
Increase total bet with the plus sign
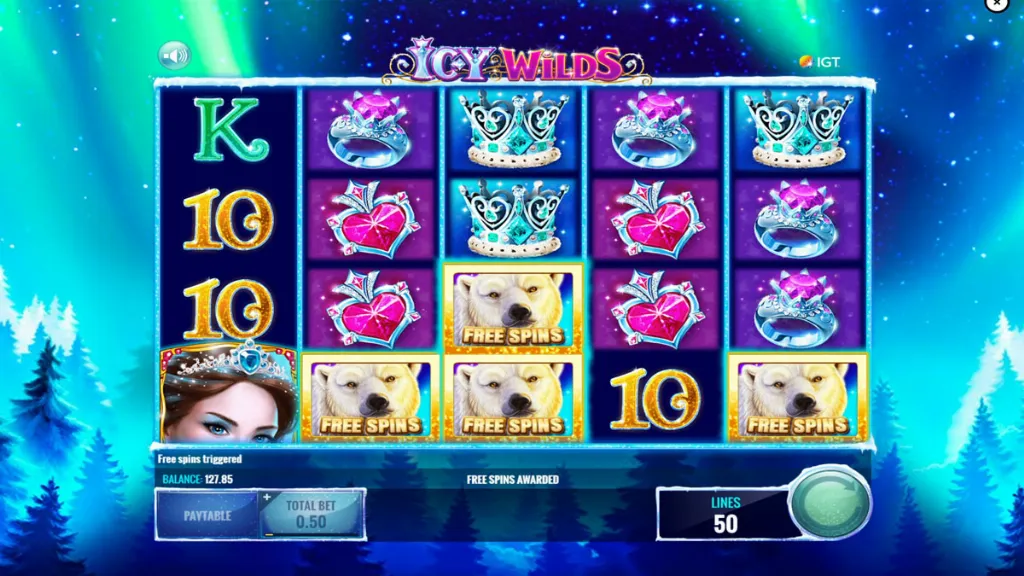point(267,497)
